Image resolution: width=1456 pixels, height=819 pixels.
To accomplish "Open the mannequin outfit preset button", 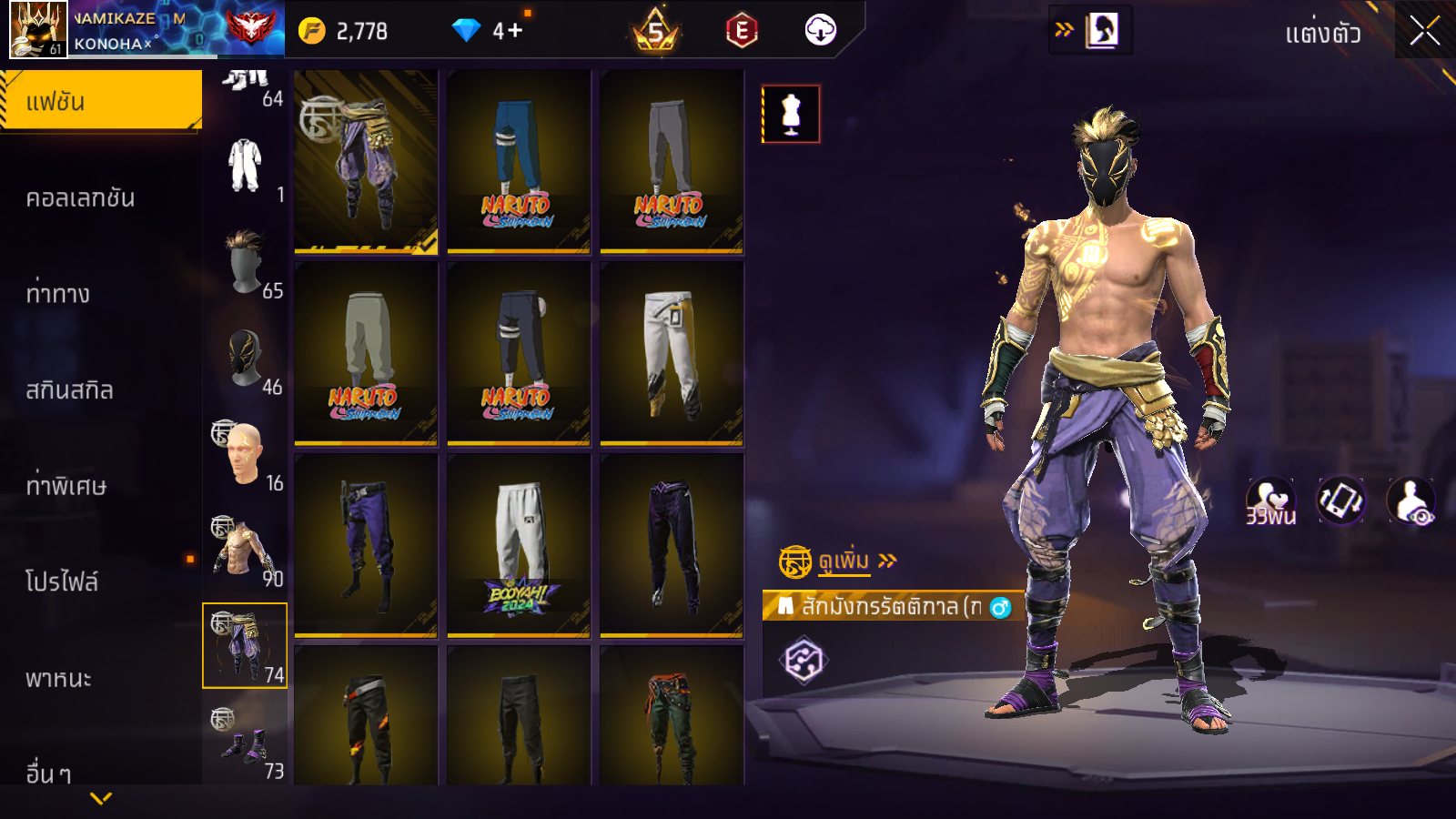I will 791,114.
